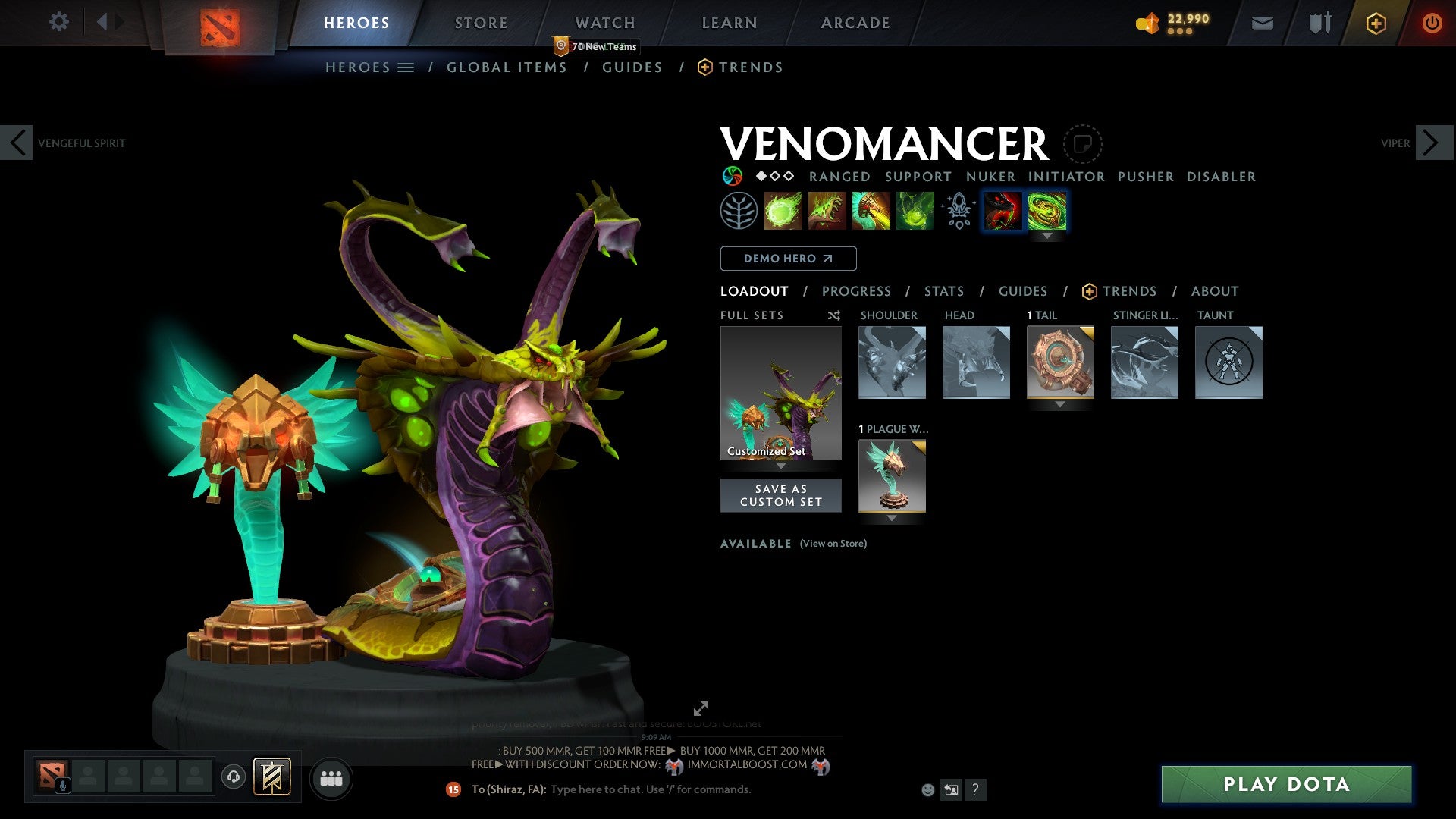Open the inbox mail icon
Viewport: 1456px width, 819px height.
pos(1262,22)
